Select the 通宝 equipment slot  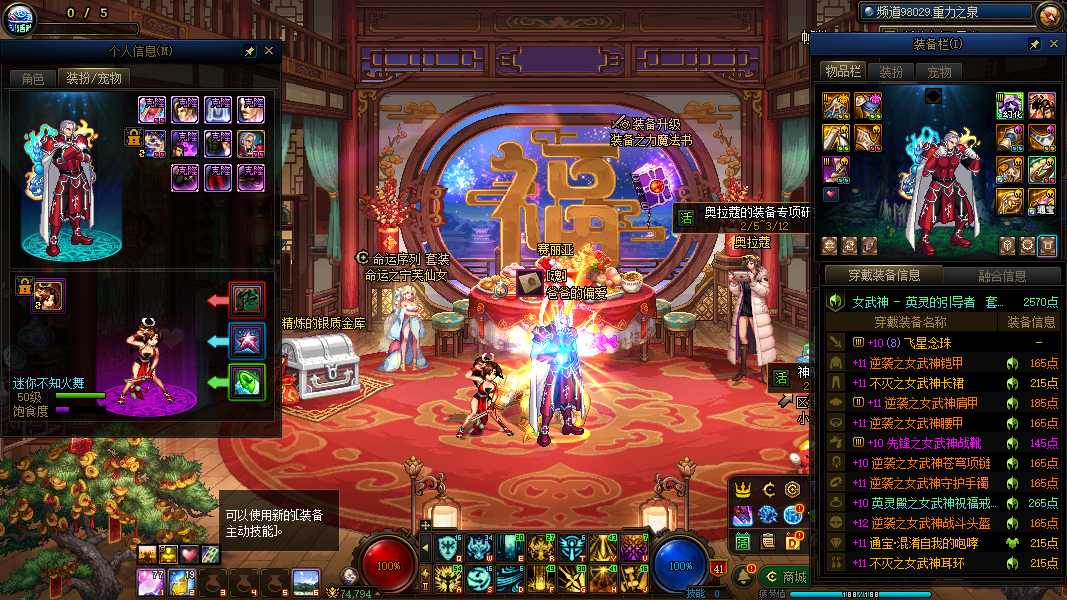(x=1042, y=202)
